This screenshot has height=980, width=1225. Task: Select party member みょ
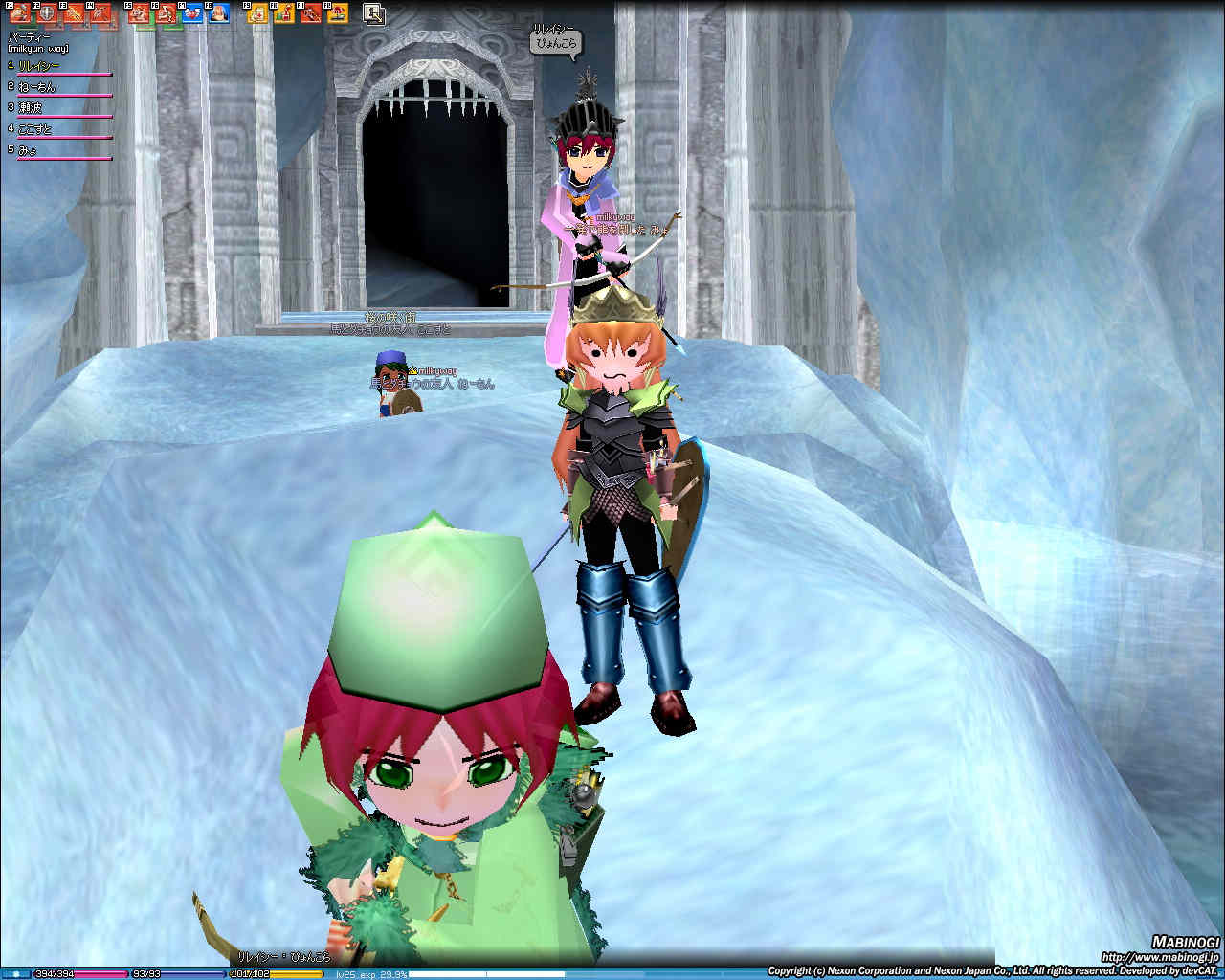tap(29, 150)
